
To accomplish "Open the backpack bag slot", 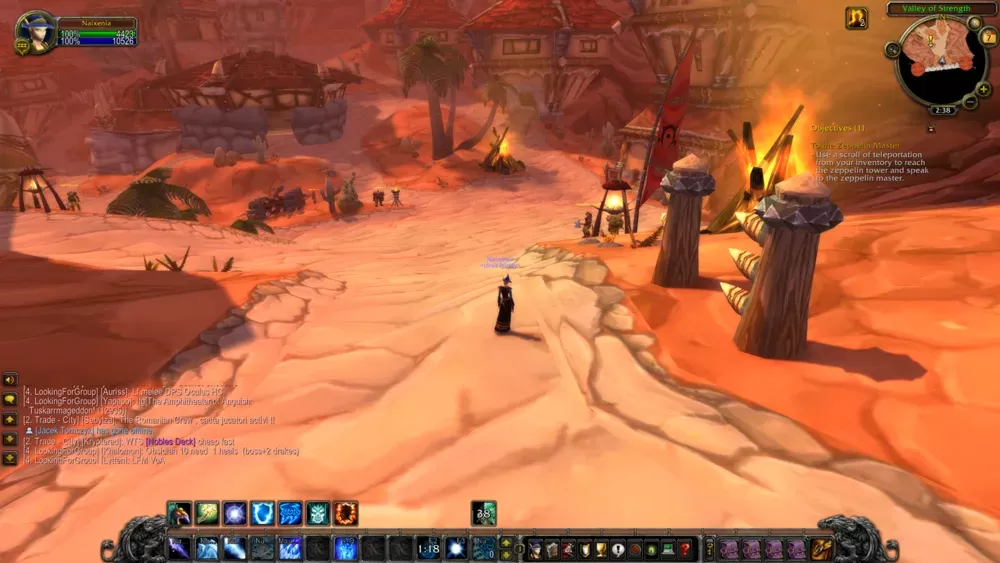I will 822,548.
